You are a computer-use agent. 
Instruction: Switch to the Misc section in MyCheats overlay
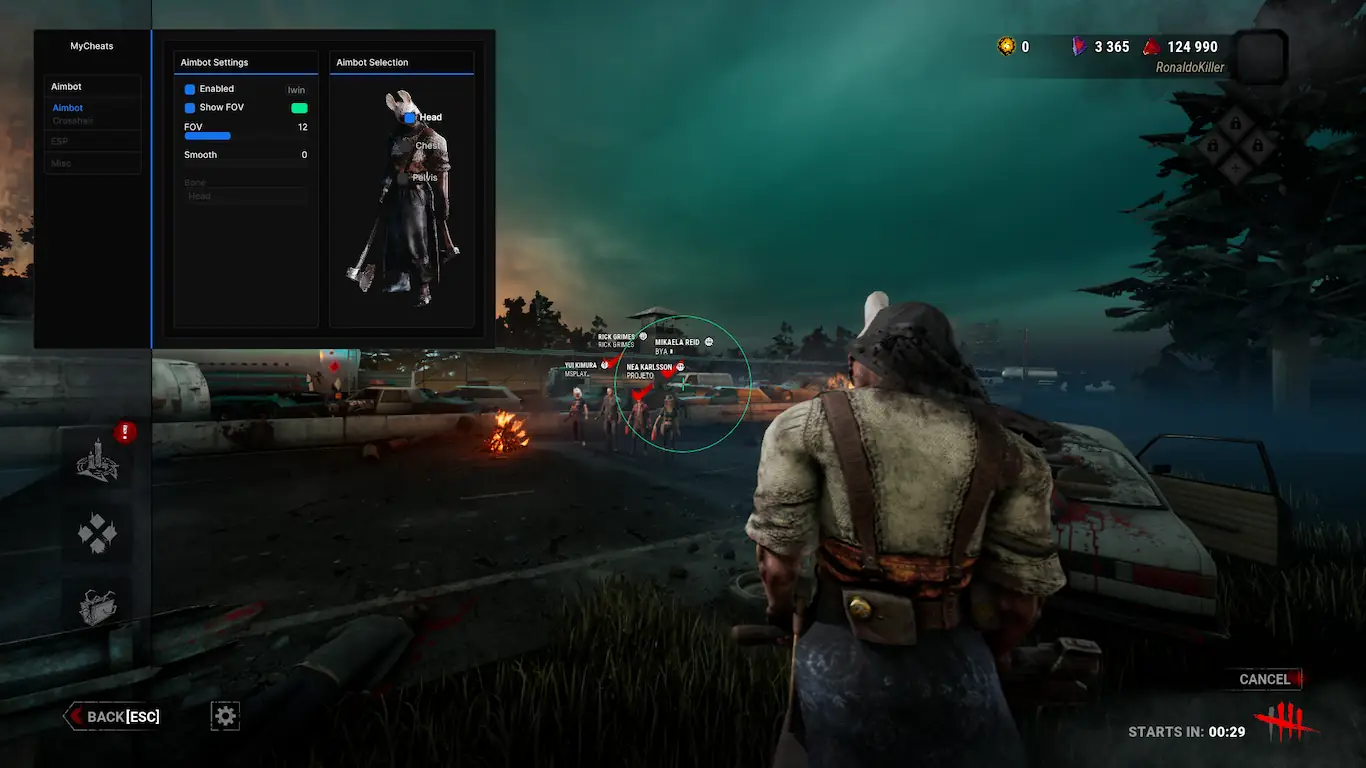(x=62, y=163)
